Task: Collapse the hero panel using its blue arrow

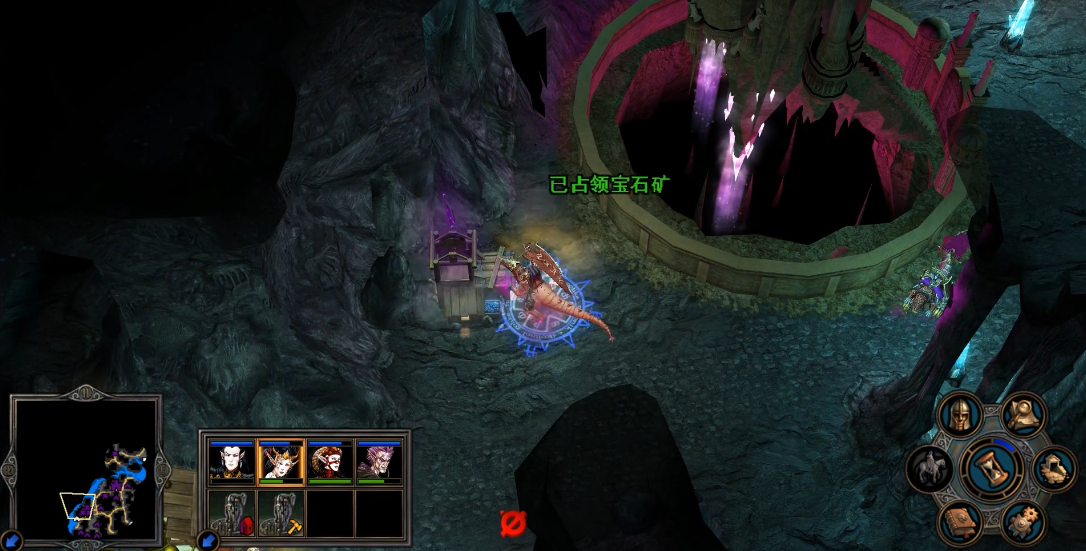Action: click(209, 540)
